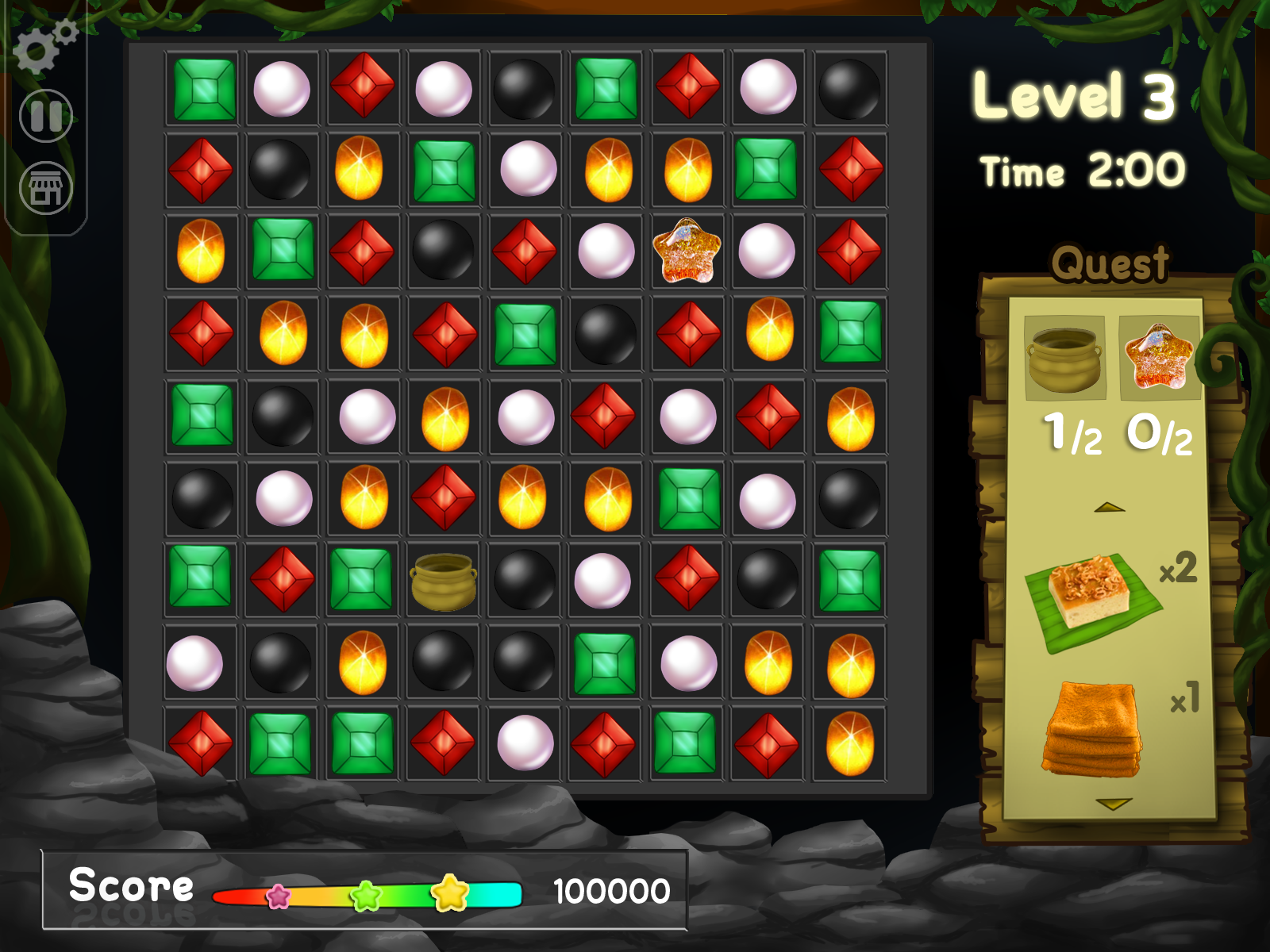1270x952 pixels.
Task: Open the gear settings menu
Action: 44,48
